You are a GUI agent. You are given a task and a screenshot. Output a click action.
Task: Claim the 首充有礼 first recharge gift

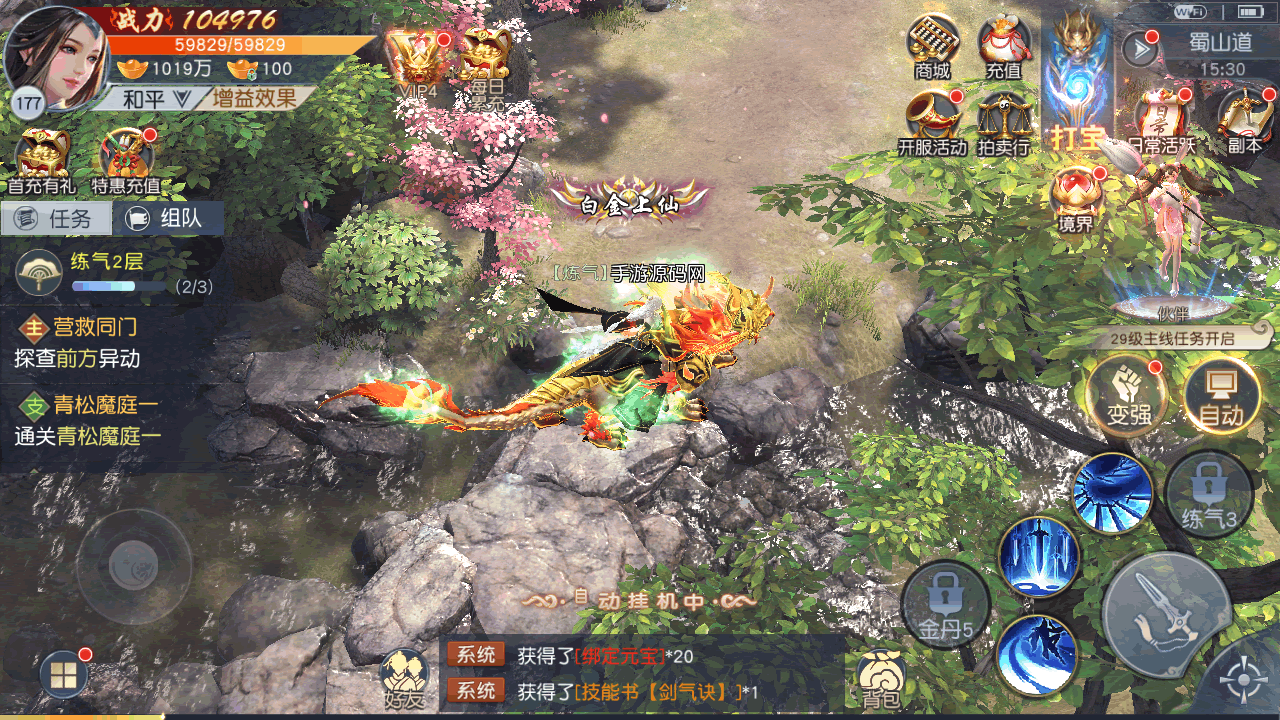click(42, 160)
